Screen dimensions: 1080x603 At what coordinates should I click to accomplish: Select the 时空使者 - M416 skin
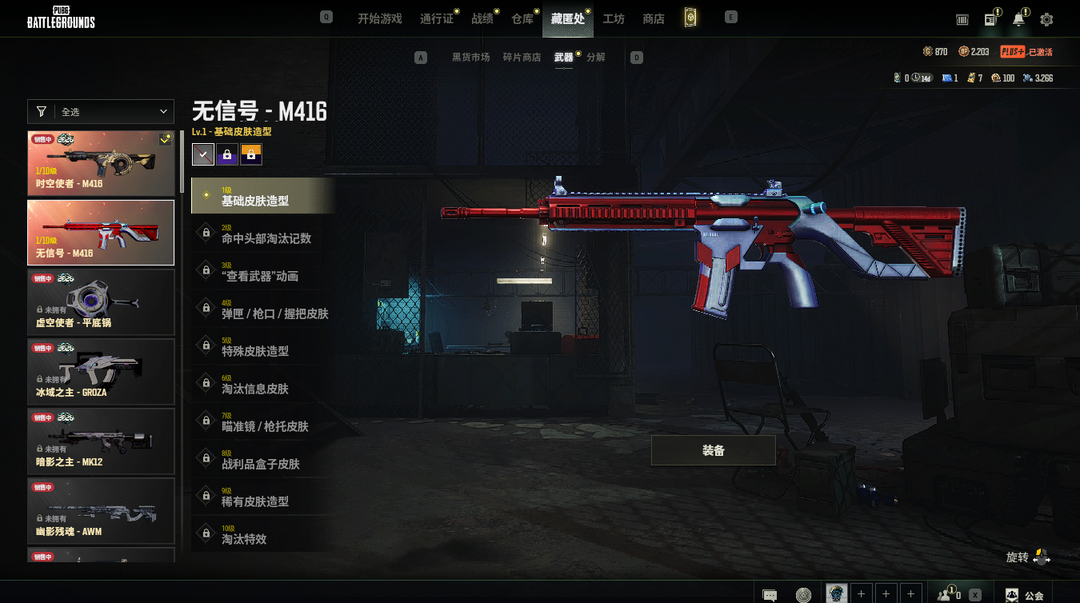(x=101, y=163)
